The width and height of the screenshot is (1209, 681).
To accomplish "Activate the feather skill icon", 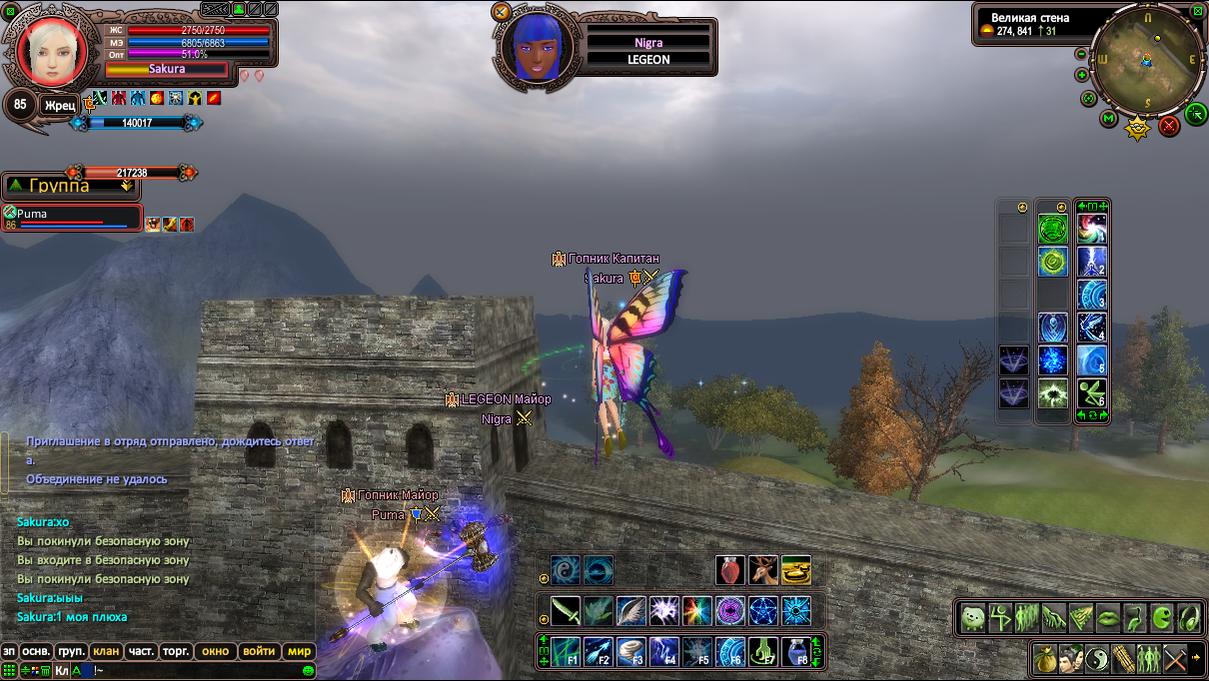I will tap(631, 610).
